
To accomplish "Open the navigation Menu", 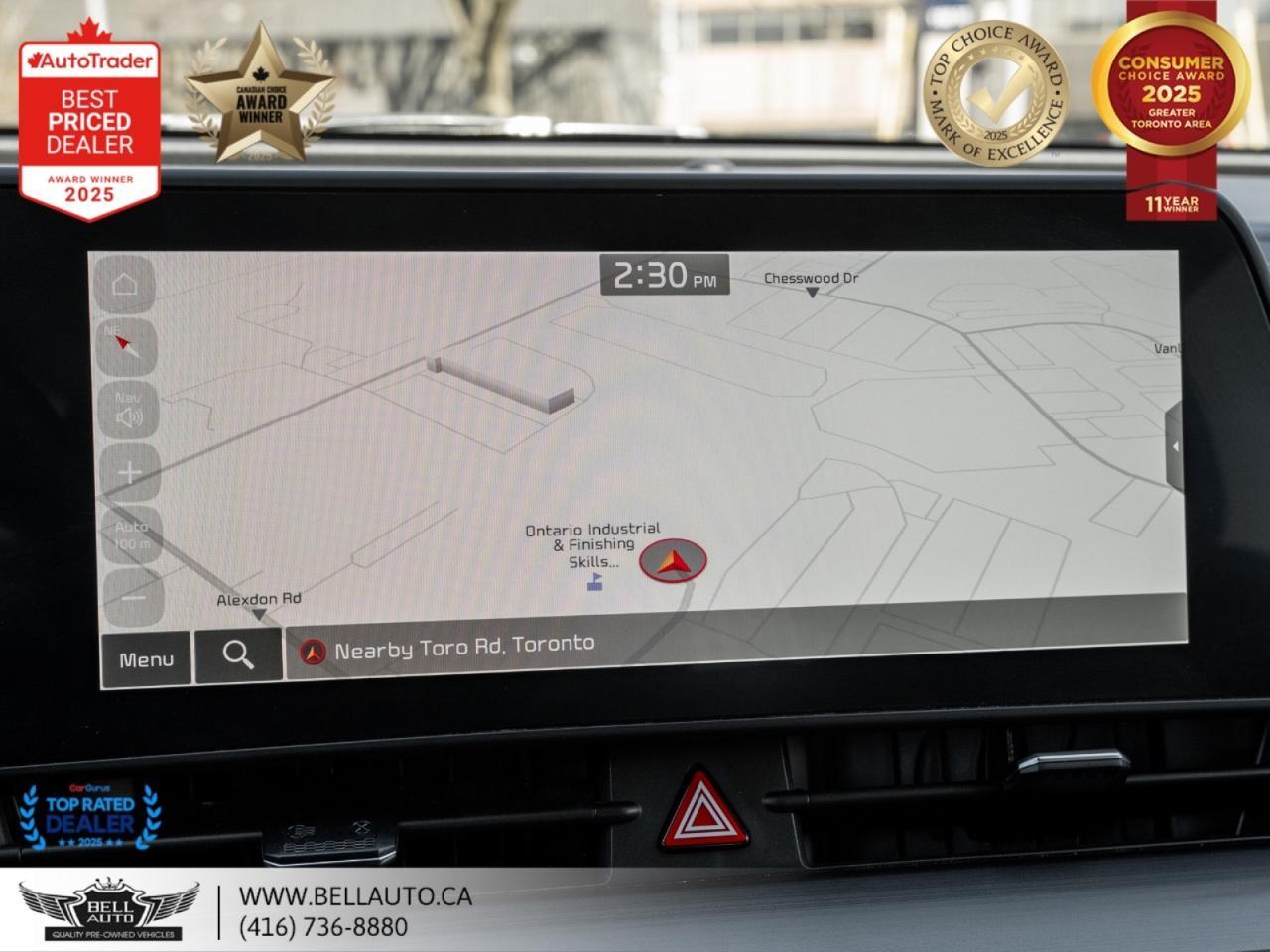I will (146, 659).
